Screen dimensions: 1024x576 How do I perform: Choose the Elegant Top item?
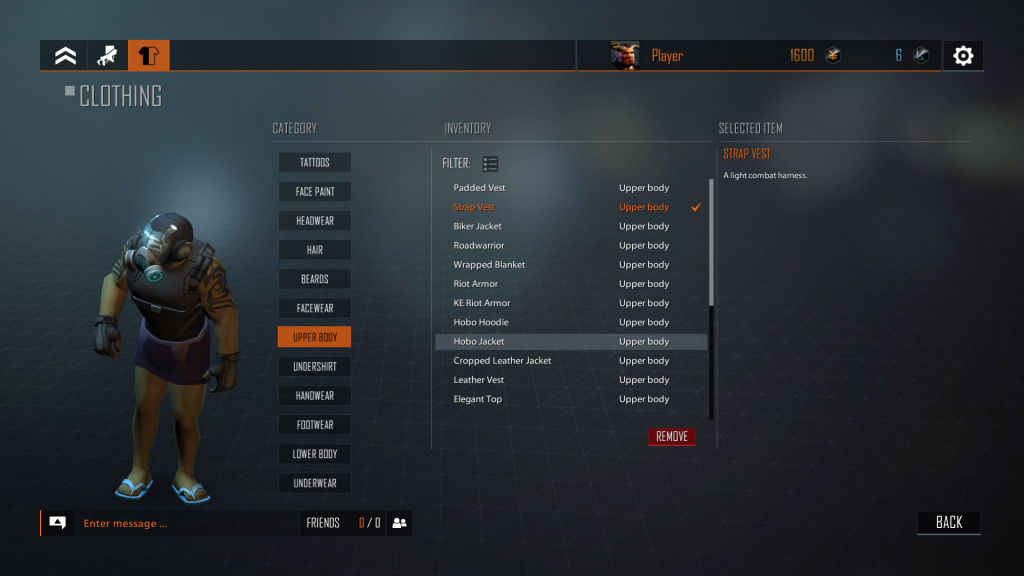pyautogui.click(x=477, y=399)
